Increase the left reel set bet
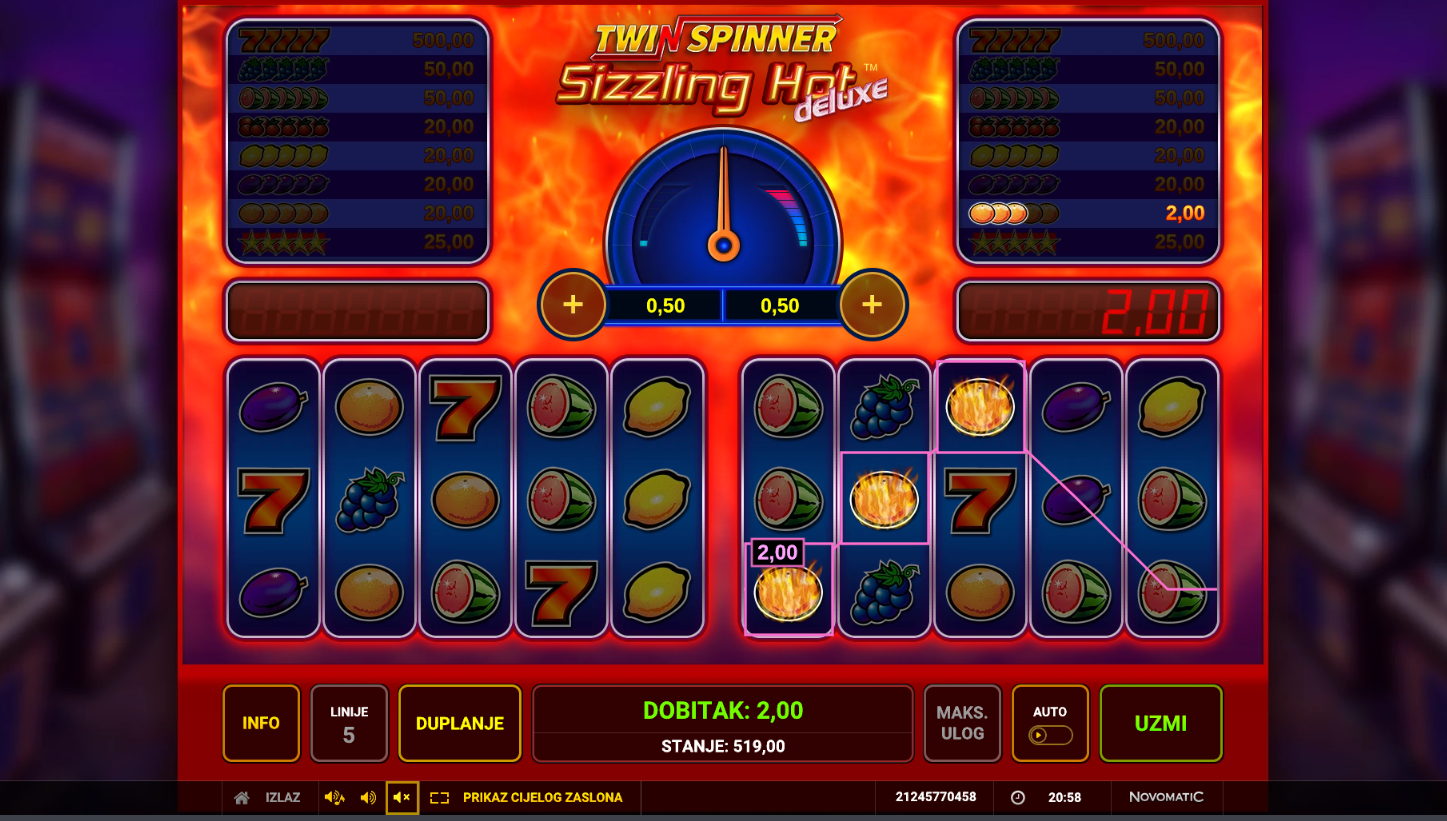Image resolution: width=1447 pixels, height=821 pixels. (x=573, y=304)
